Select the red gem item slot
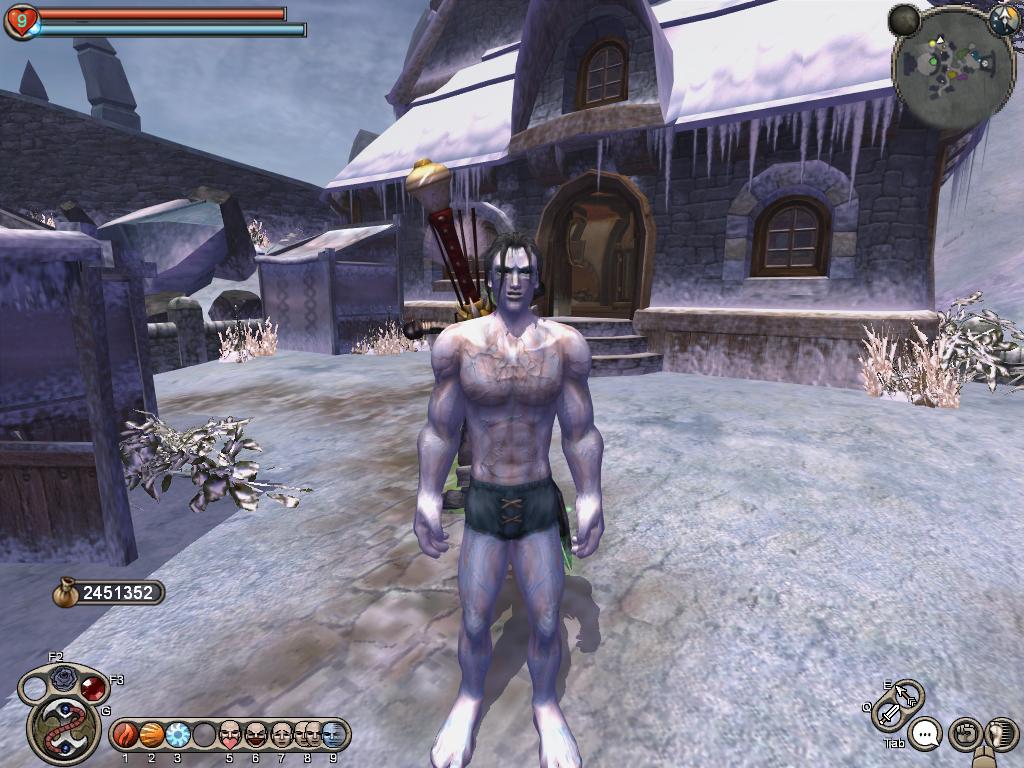The width and height of the screenshot is (1024, 768). pyautogui.click(x=94, y=687)
